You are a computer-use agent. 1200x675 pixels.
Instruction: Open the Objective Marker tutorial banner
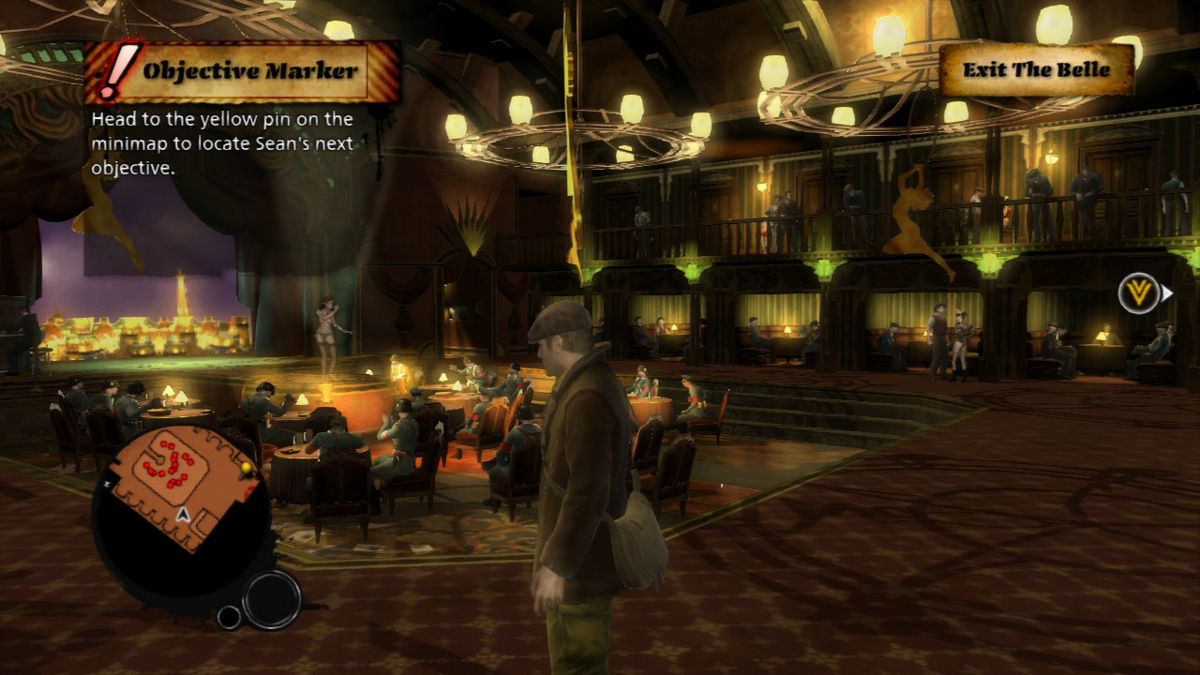[250, 71]
